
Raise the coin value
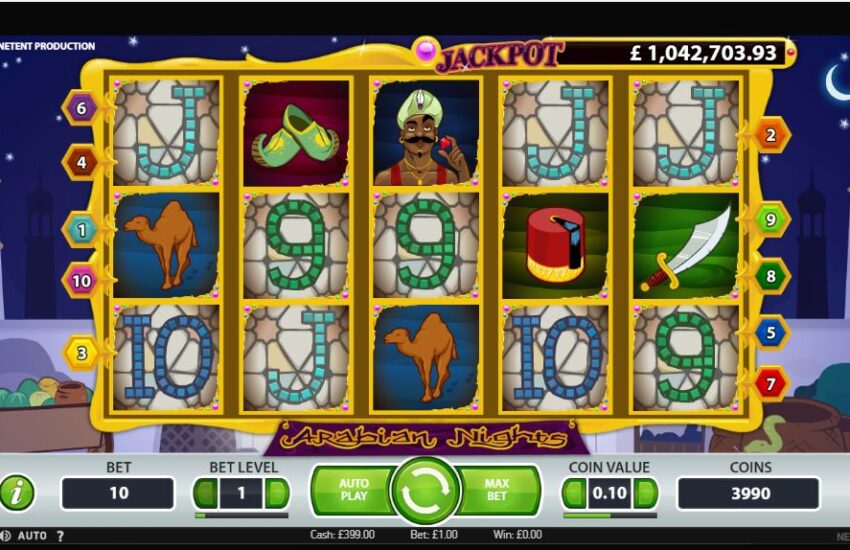tap(646, 493)
